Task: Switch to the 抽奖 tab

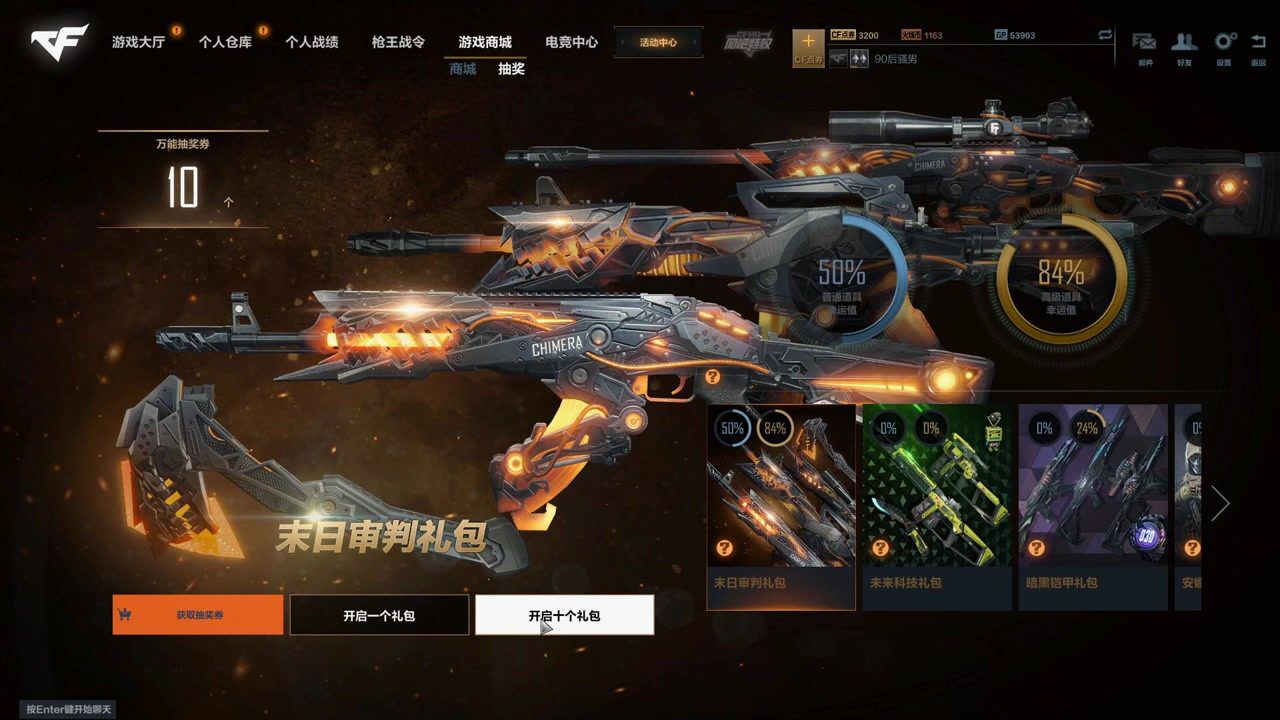Action: pyautogui.click(x=513, y=70)
